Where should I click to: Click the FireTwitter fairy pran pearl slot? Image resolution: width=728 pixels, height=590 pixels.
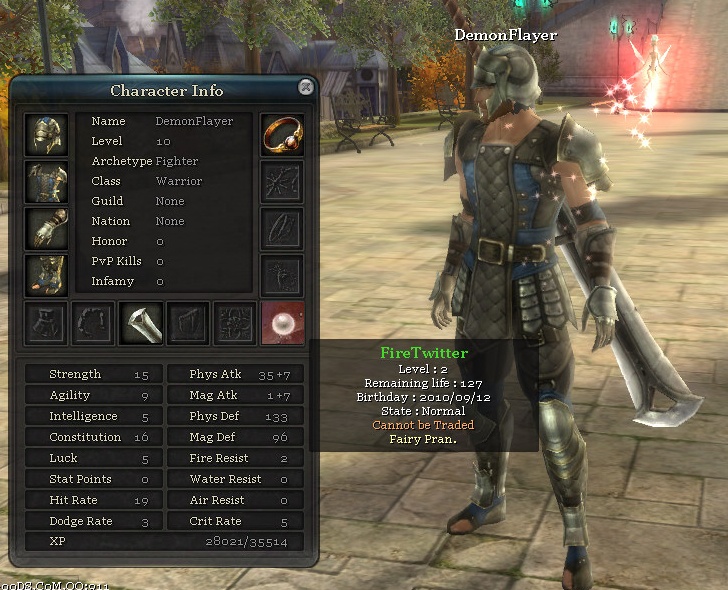pos(282,323)
